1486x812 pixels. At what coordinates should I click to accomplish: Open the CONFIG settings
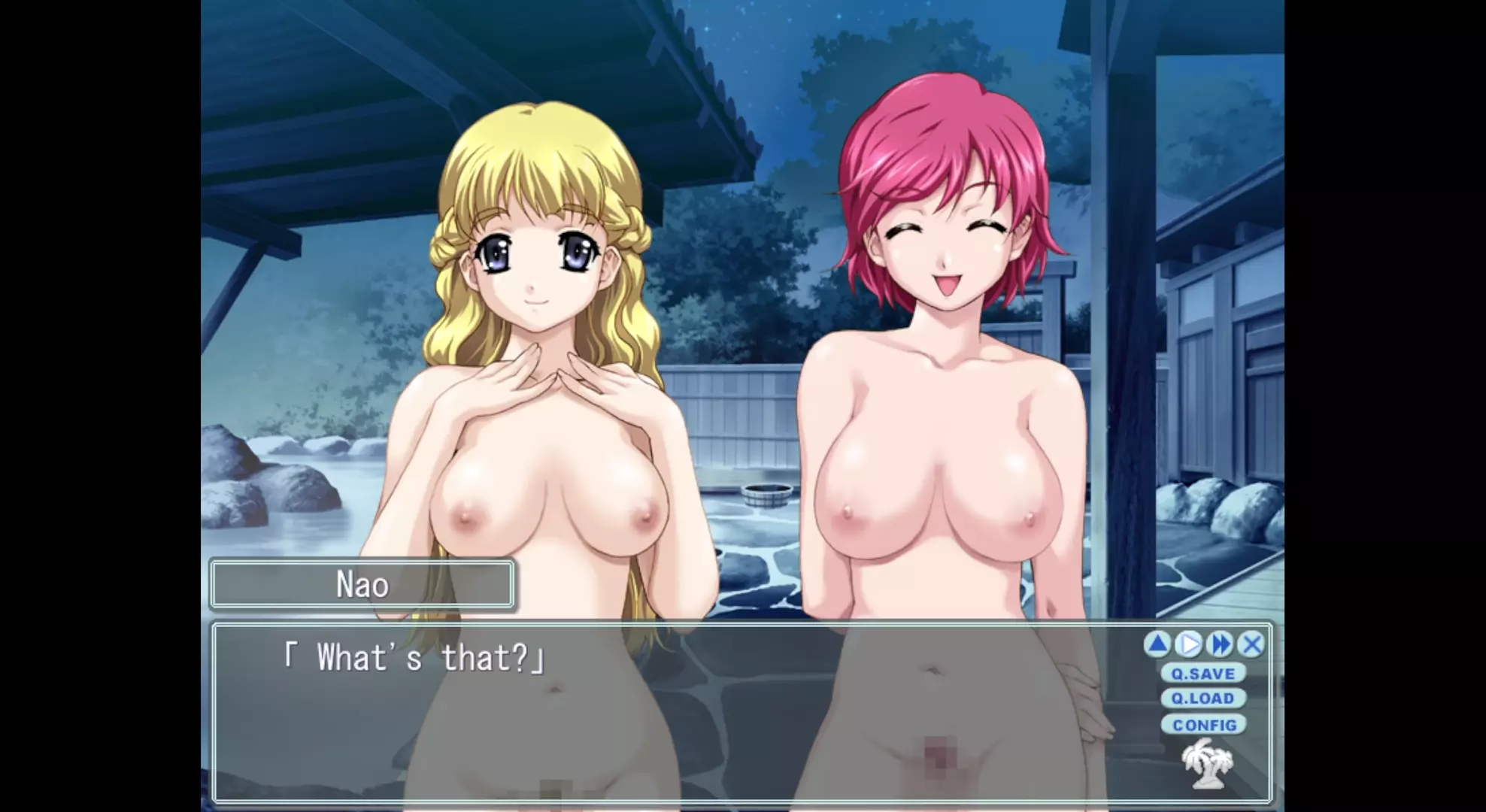point(1203,725)
